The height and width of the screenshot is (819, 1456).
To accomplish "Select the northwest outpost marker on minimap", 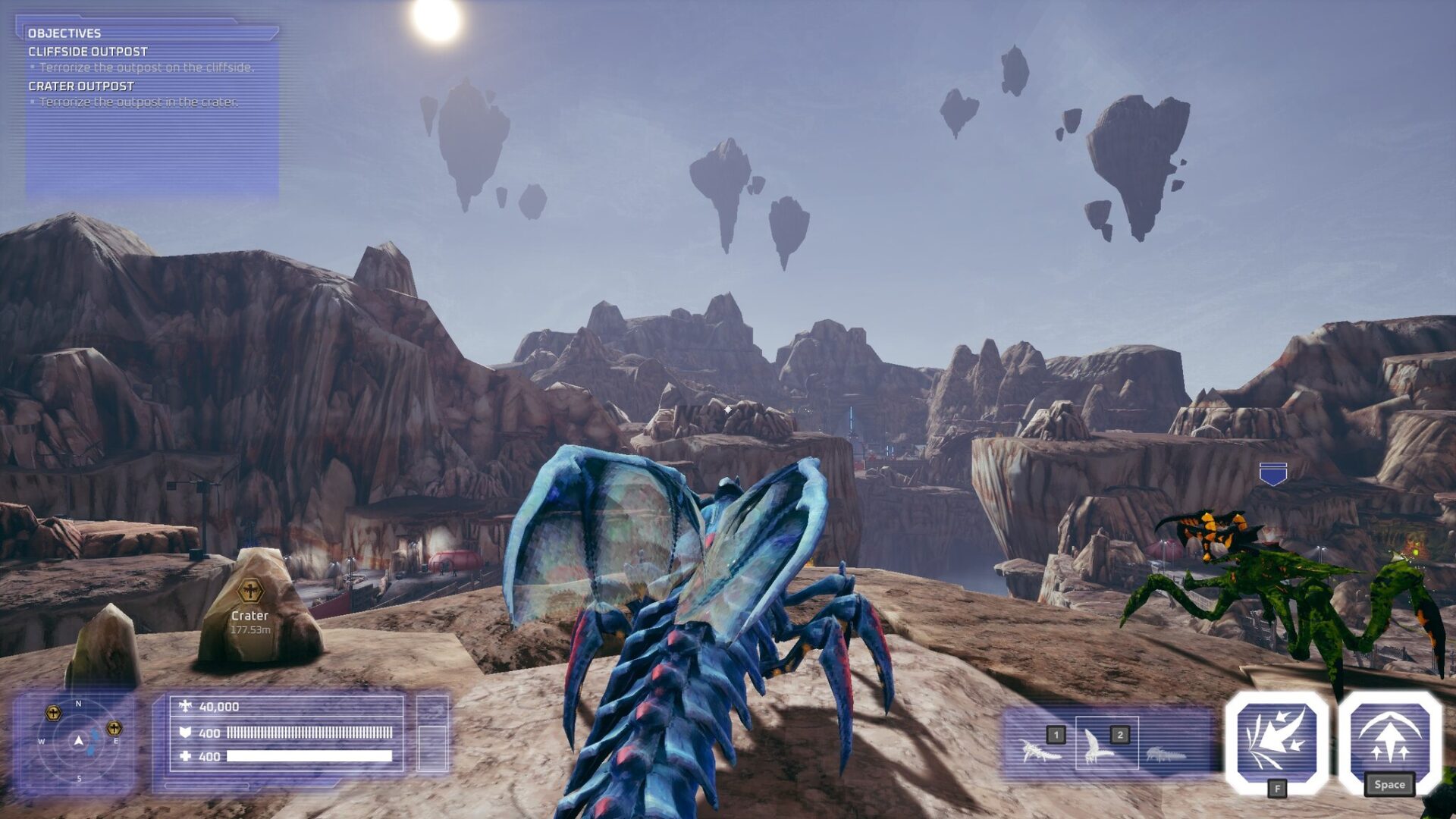I will pyautogui.click(x=53, y=712).
